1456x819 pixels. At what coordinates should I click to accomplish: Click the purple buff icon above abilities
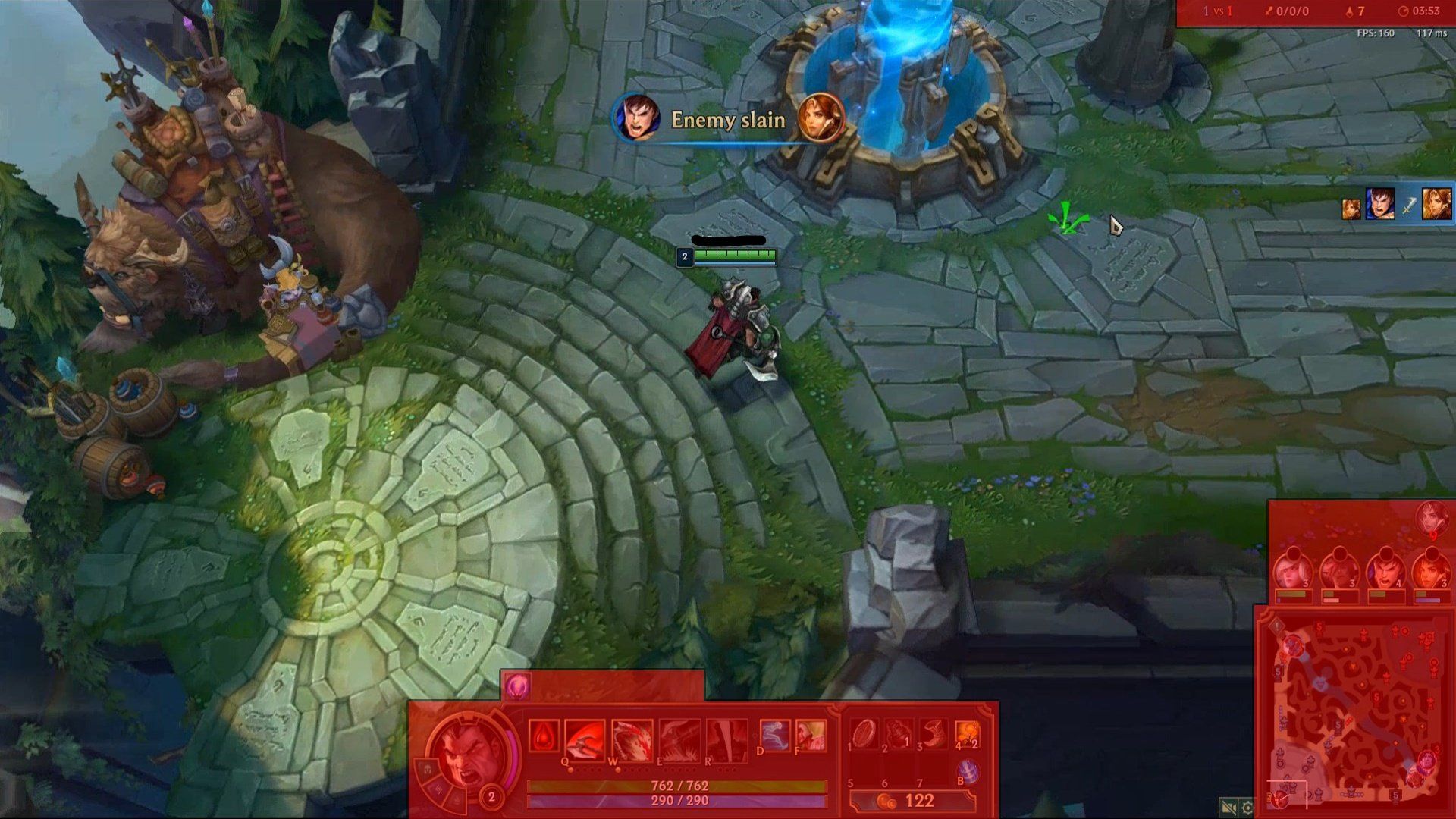[x=518, y=686]
